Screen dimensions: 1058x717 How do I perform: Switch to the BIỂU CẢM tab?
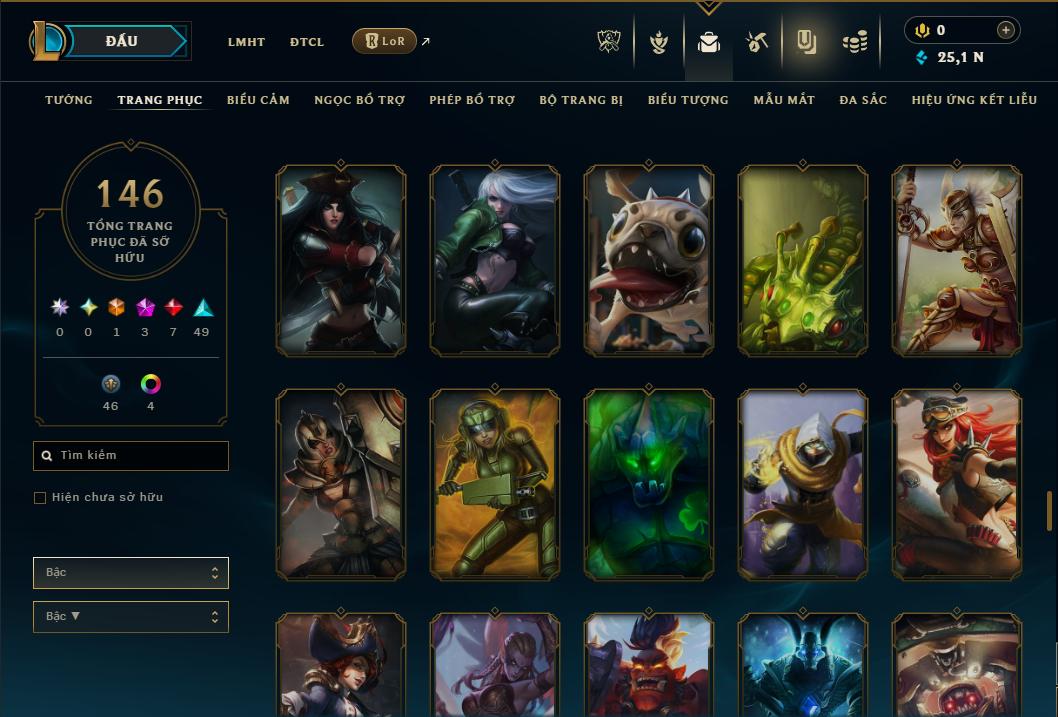258,100
